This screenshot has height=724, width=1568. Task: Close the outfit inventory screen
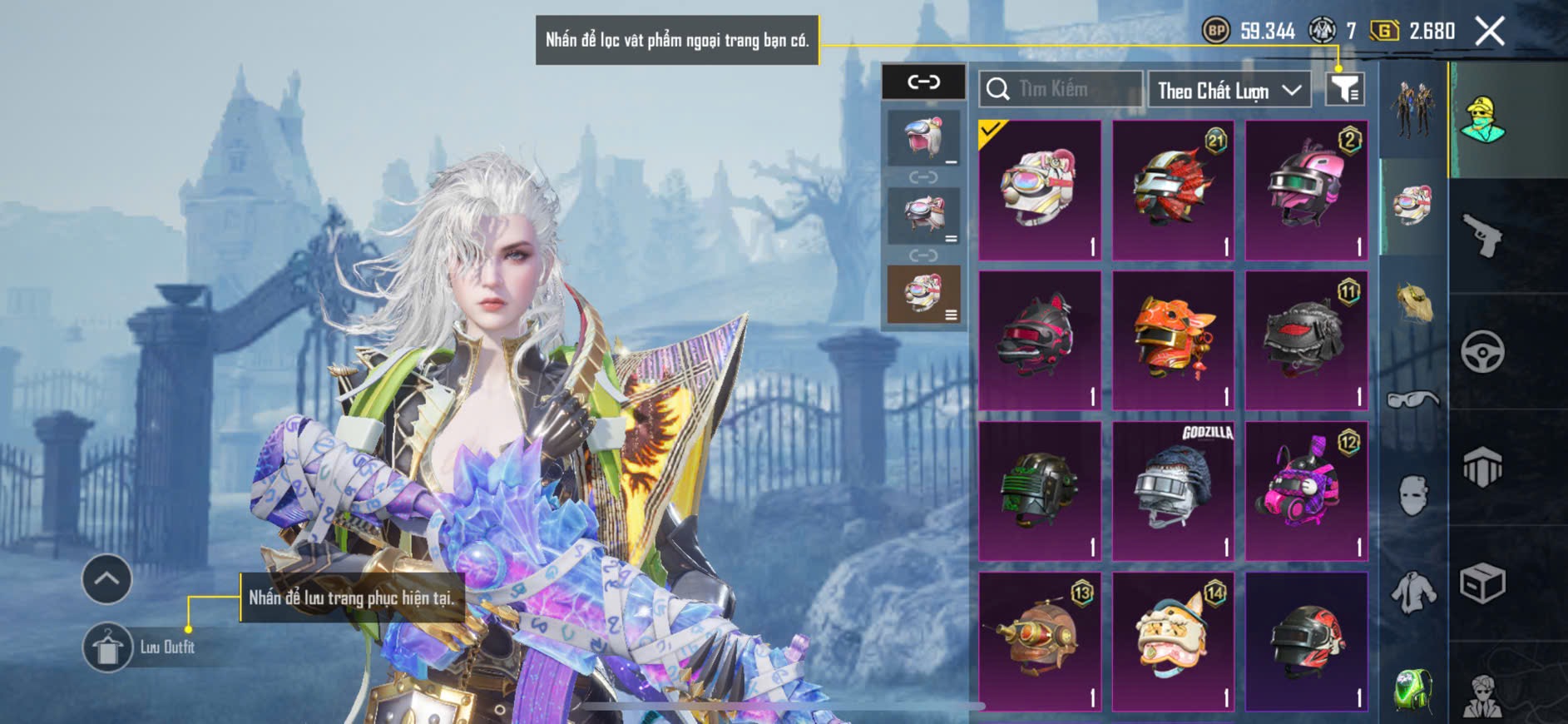click(1490, 32)
